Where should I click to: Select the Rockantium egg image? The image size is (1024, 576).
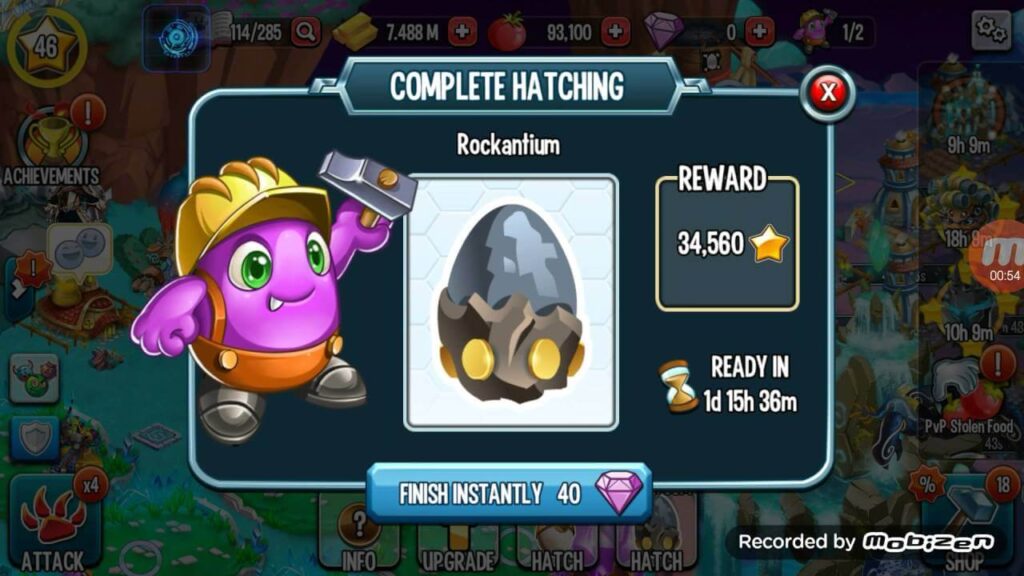pyautogui.click(x=511, y=302)
